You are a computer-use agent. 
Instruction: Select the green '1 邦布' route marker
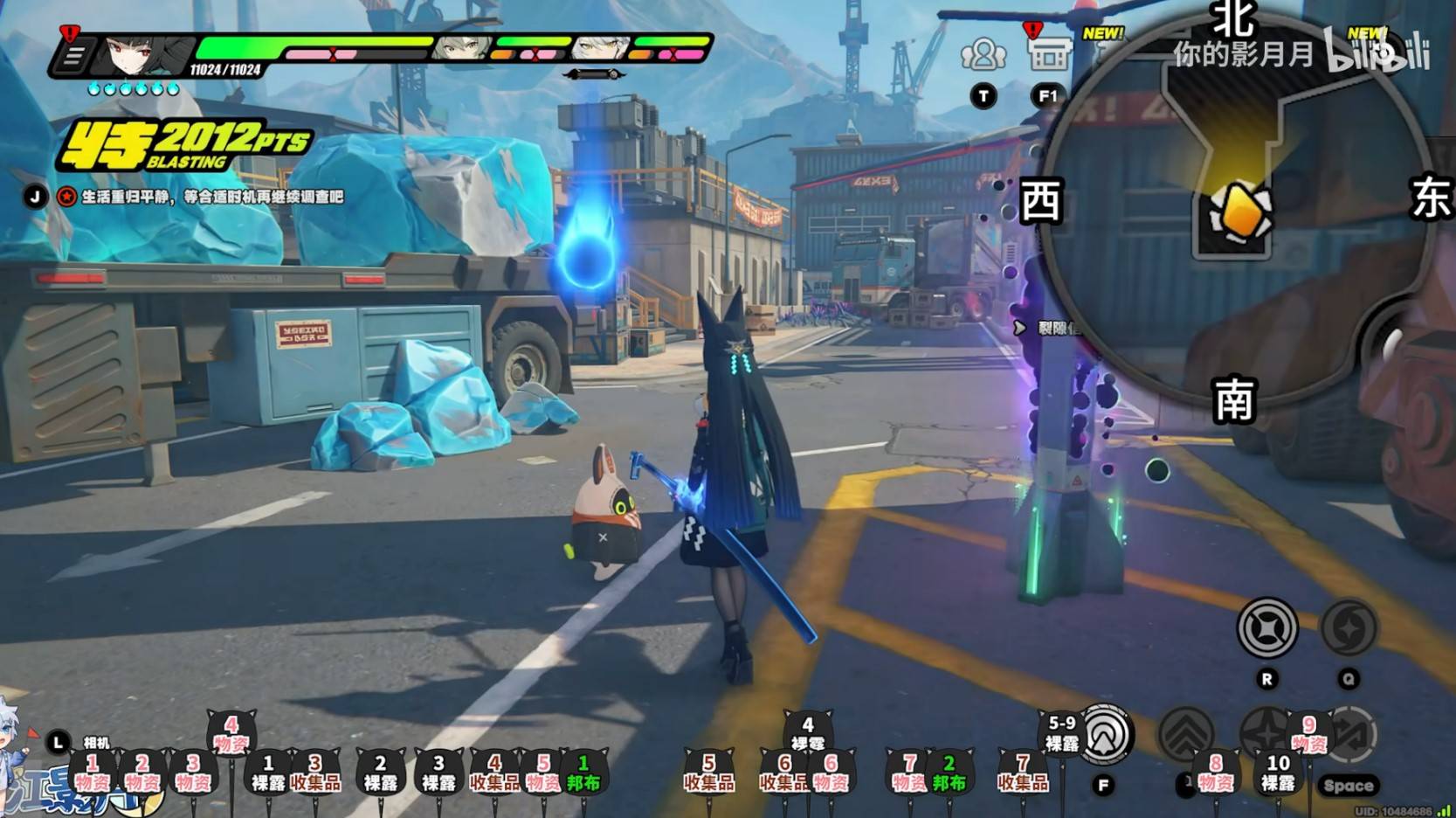pos(583,773)
